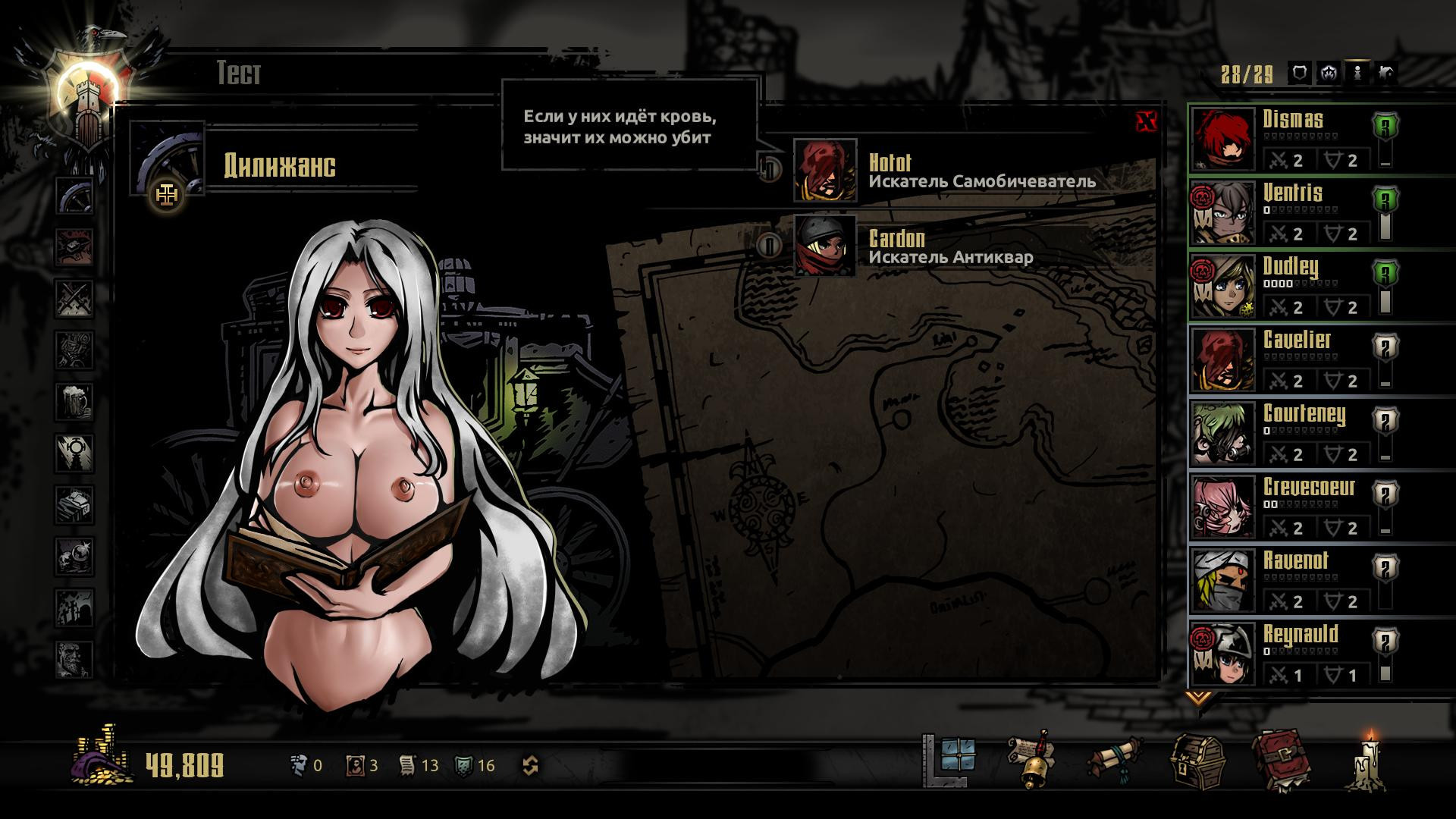Image resolution: width=1456 pixels, height=819 pixels.
Task: Open the tavern beer mug icon
Action: (74, 402)
